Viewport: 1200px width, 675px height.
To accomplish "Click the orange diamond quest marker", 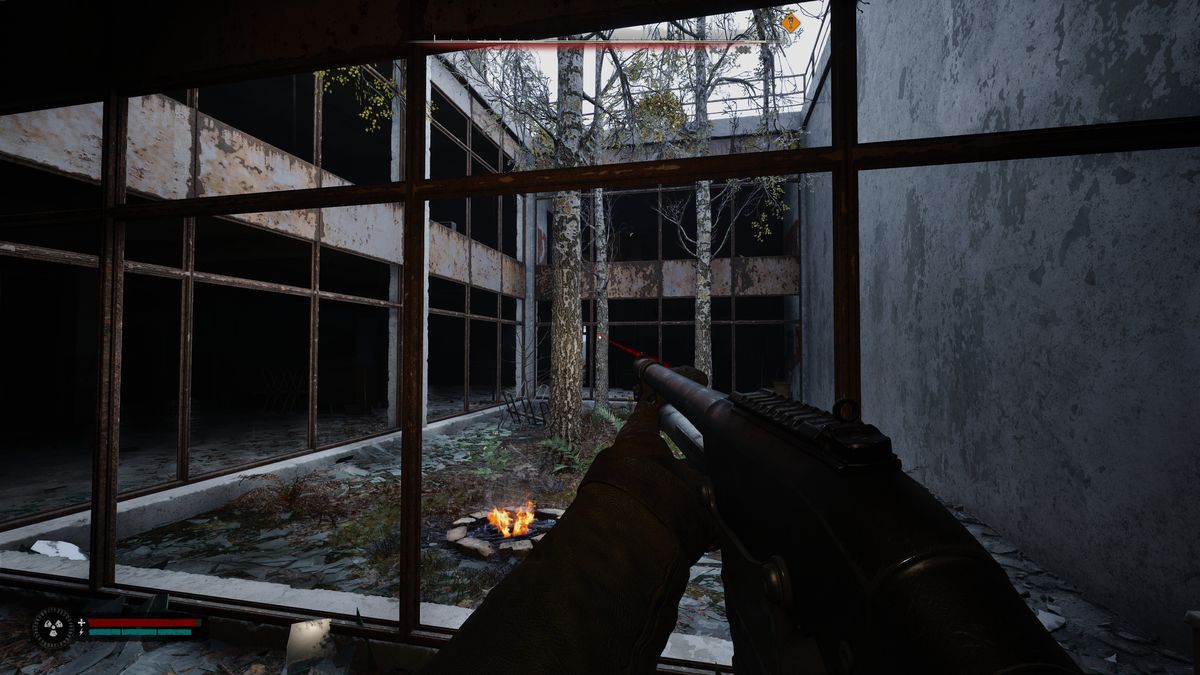I will click(790, 22).
